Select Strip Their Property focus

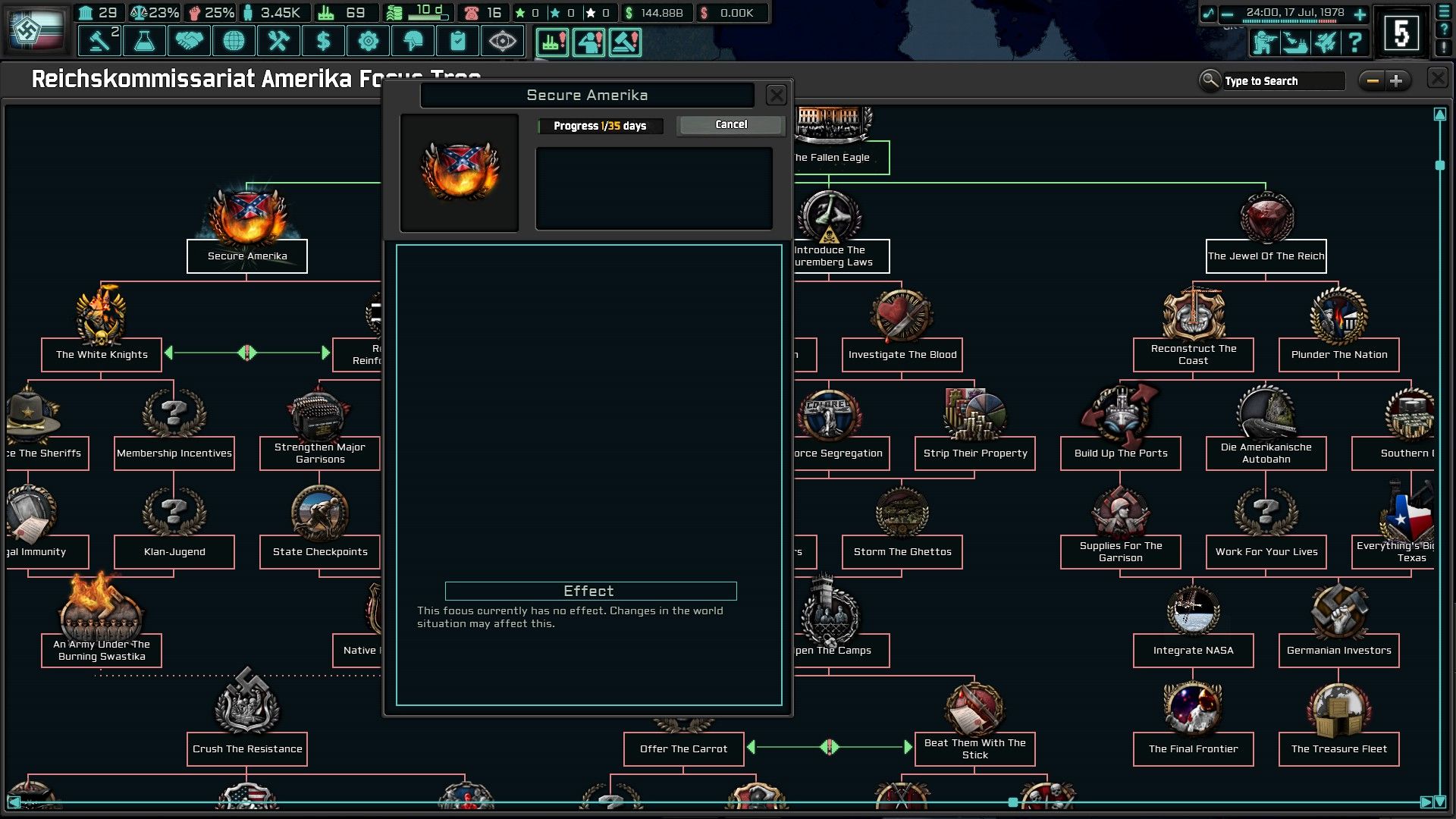coord(974,453)
